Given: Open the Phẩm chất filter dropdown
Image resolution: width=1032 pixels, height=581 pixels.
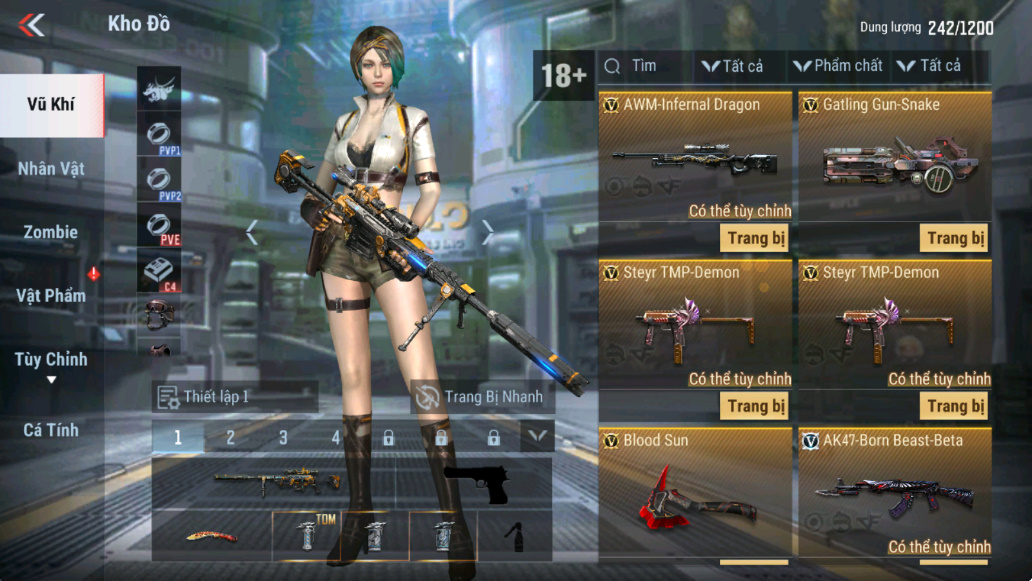Looking at the screenshot, I should pyautogui.click(x=838, y=66).
